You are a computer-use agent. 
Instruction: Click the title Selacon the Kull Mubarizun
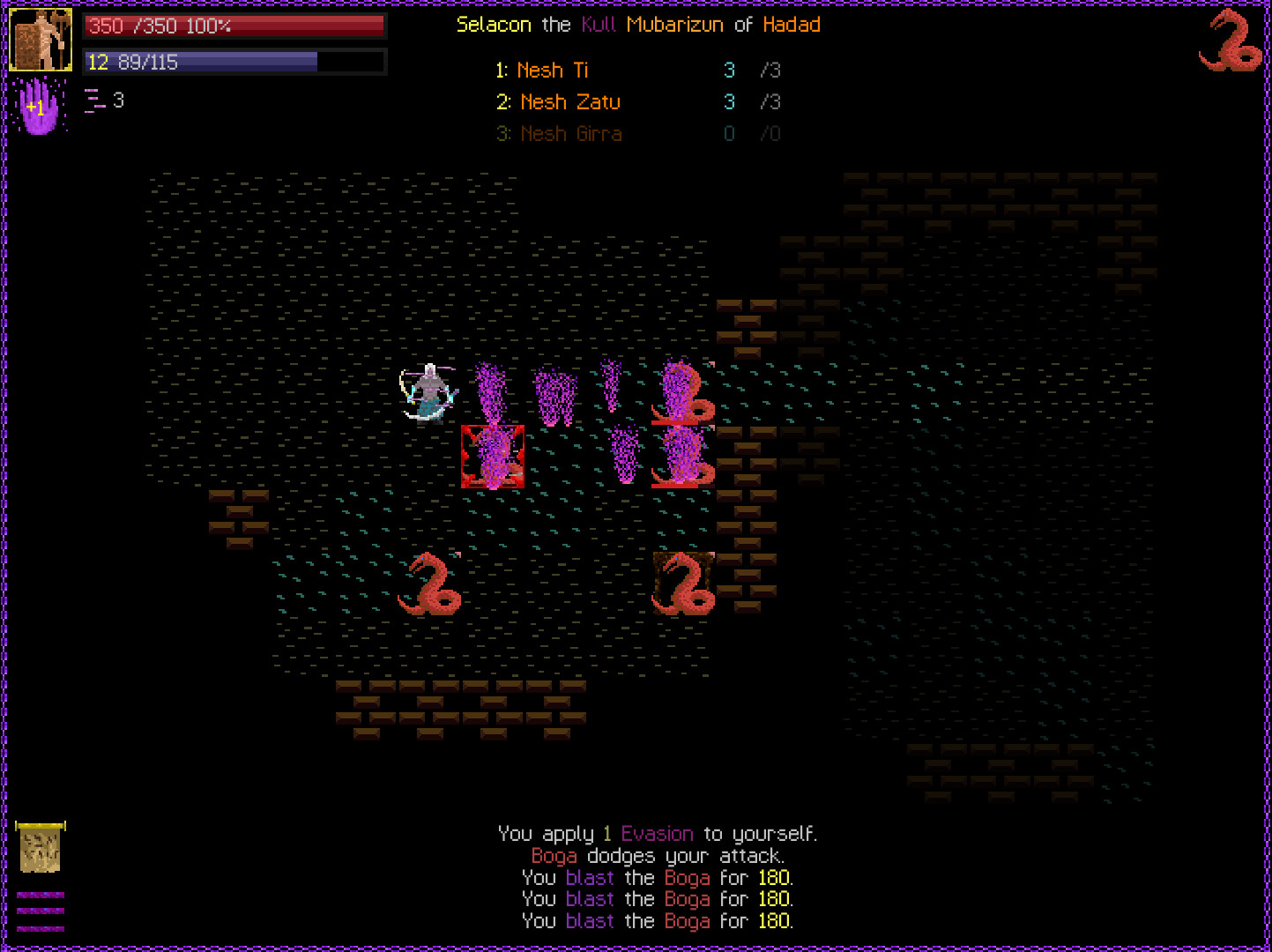[638, 25]
